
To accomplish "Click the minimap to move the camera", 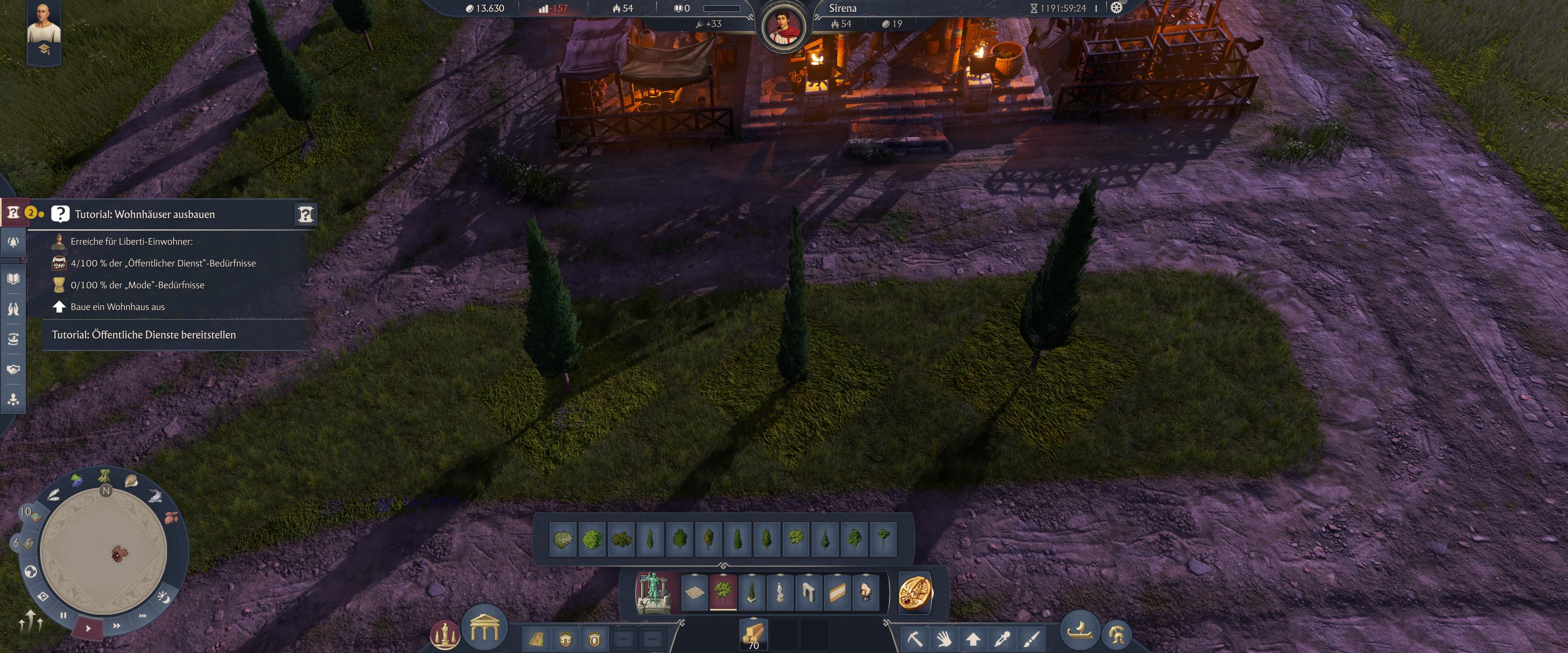I will (103, 551).
